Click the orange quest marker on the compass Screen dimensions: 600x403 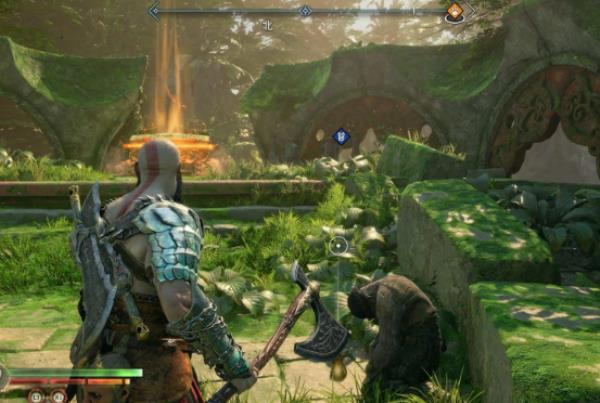point(454,11)
